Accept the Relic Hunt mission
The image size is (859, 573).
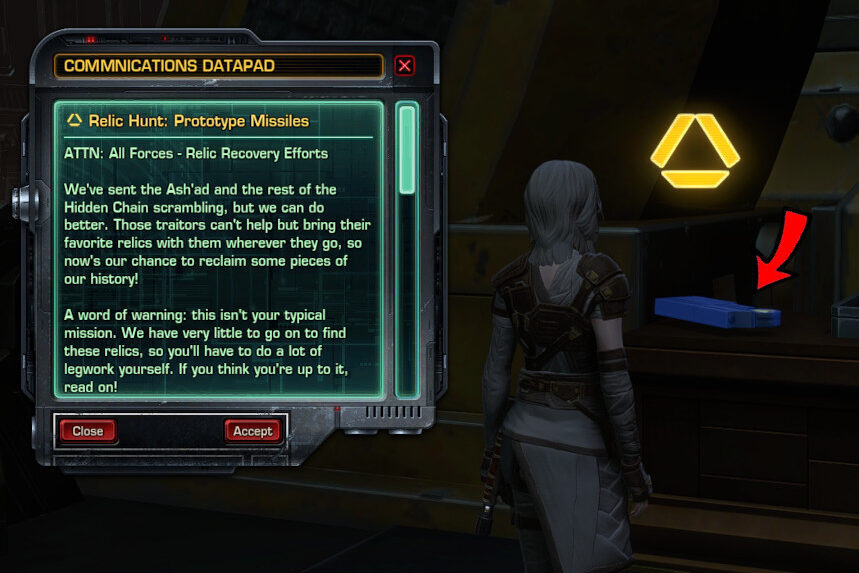point(252,431)
